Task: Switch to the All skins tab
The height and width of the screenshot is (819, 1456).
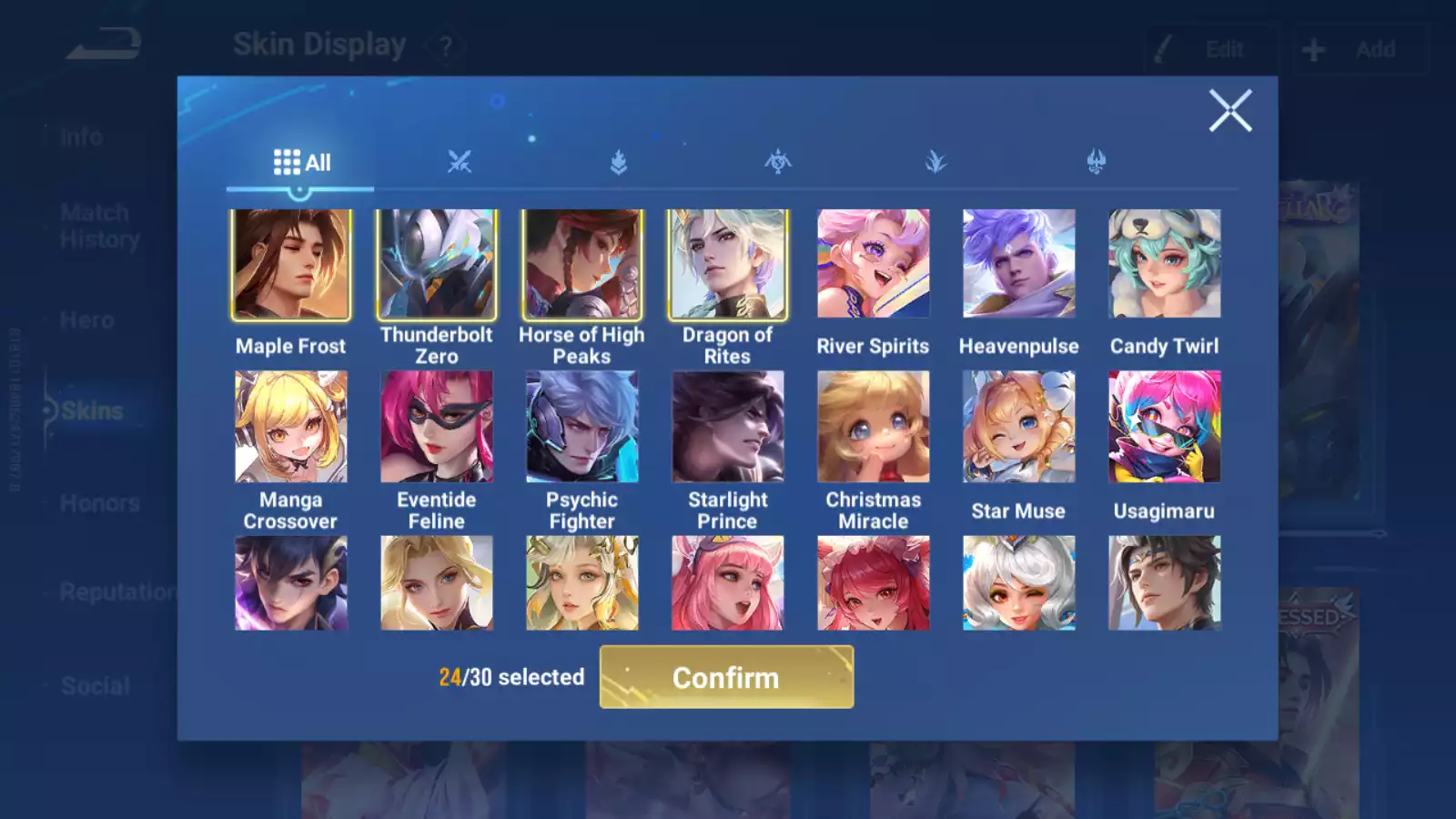Action: [x=301, y=163]
